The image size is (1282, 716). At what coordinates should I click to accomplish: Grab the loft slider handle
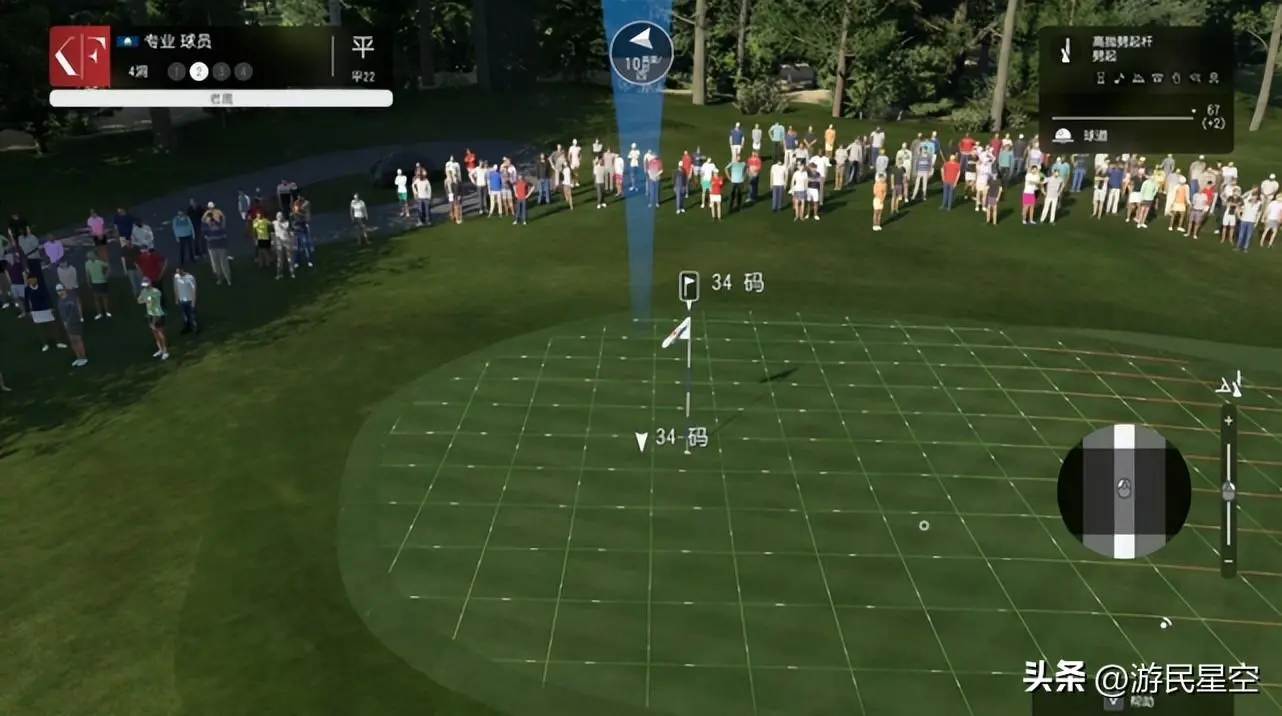click(x=1228, y=490)
